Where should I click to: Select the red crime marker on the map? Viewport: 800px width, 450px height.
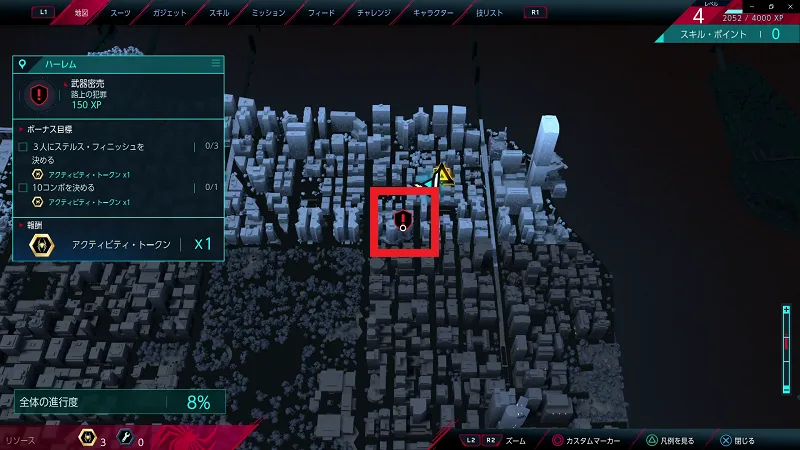[x=403, y=220]
